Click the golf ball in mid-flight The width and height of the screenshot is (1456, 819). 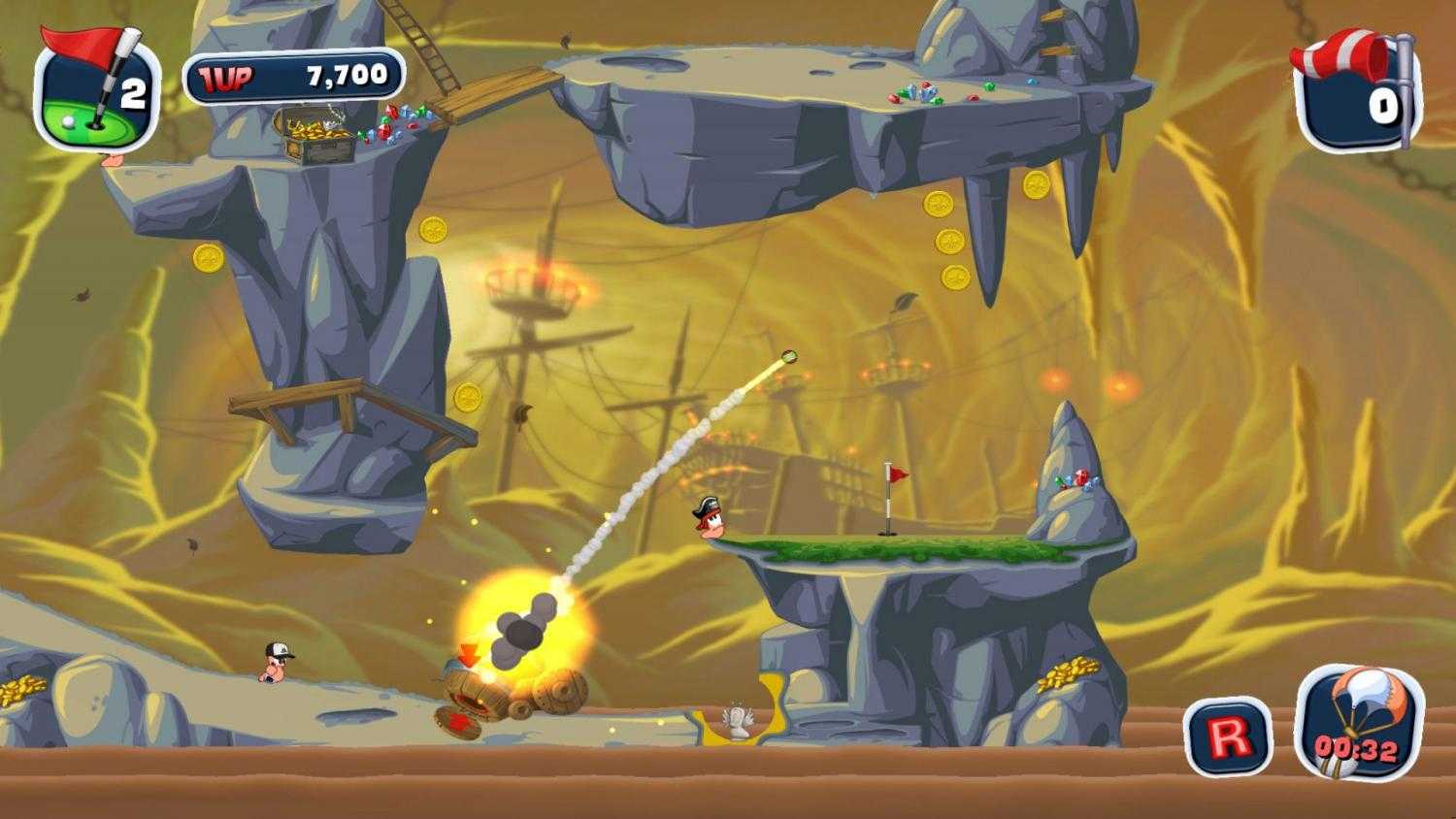788,356
